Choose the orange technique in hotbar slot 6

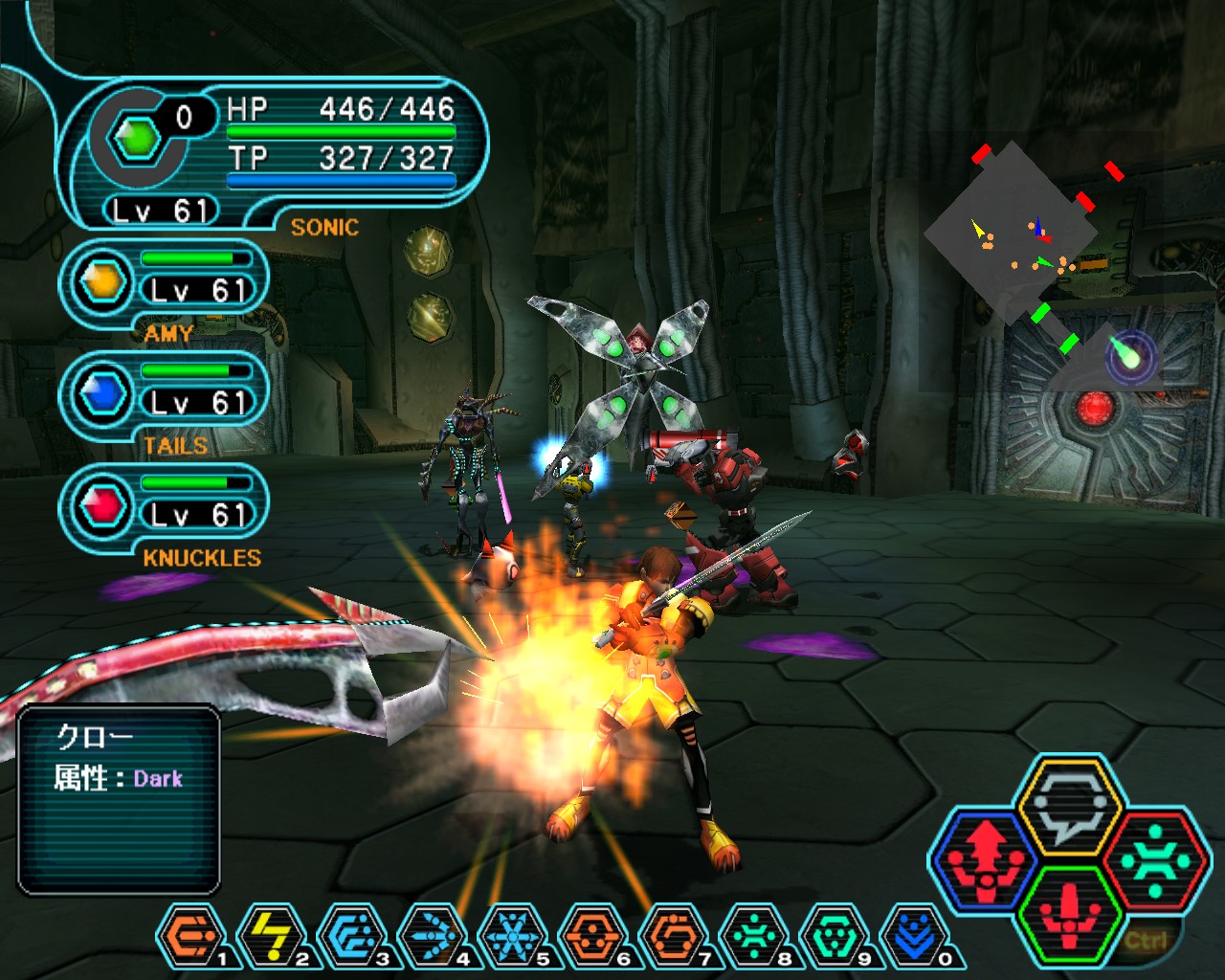coord(592,937)
